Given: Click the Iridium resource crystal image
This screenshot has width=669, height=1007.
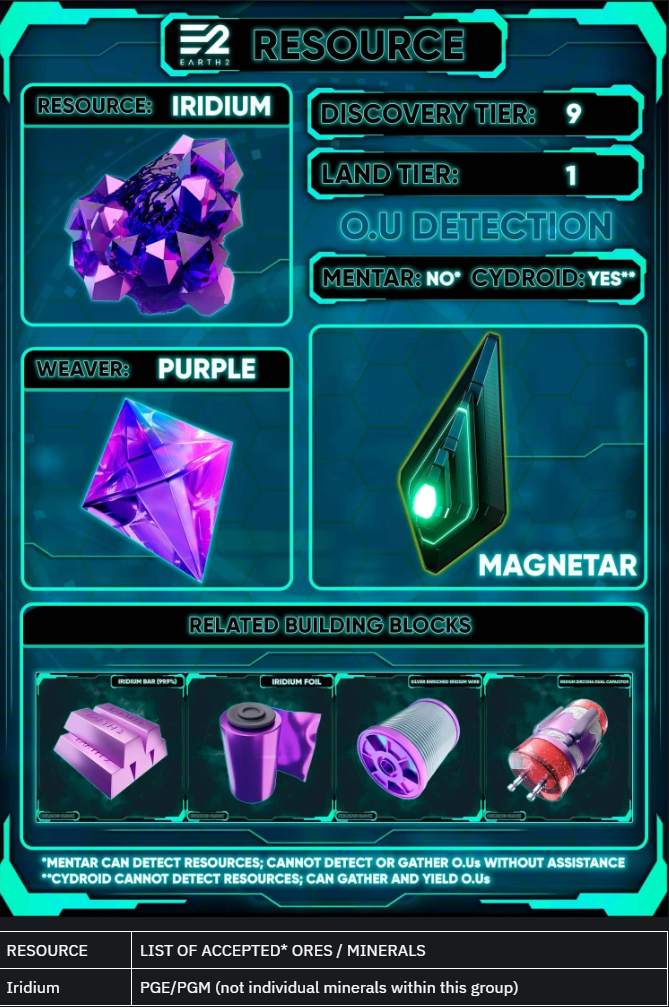Looking at the screenshot, I should pyautogui.click(x=155, y=223).
